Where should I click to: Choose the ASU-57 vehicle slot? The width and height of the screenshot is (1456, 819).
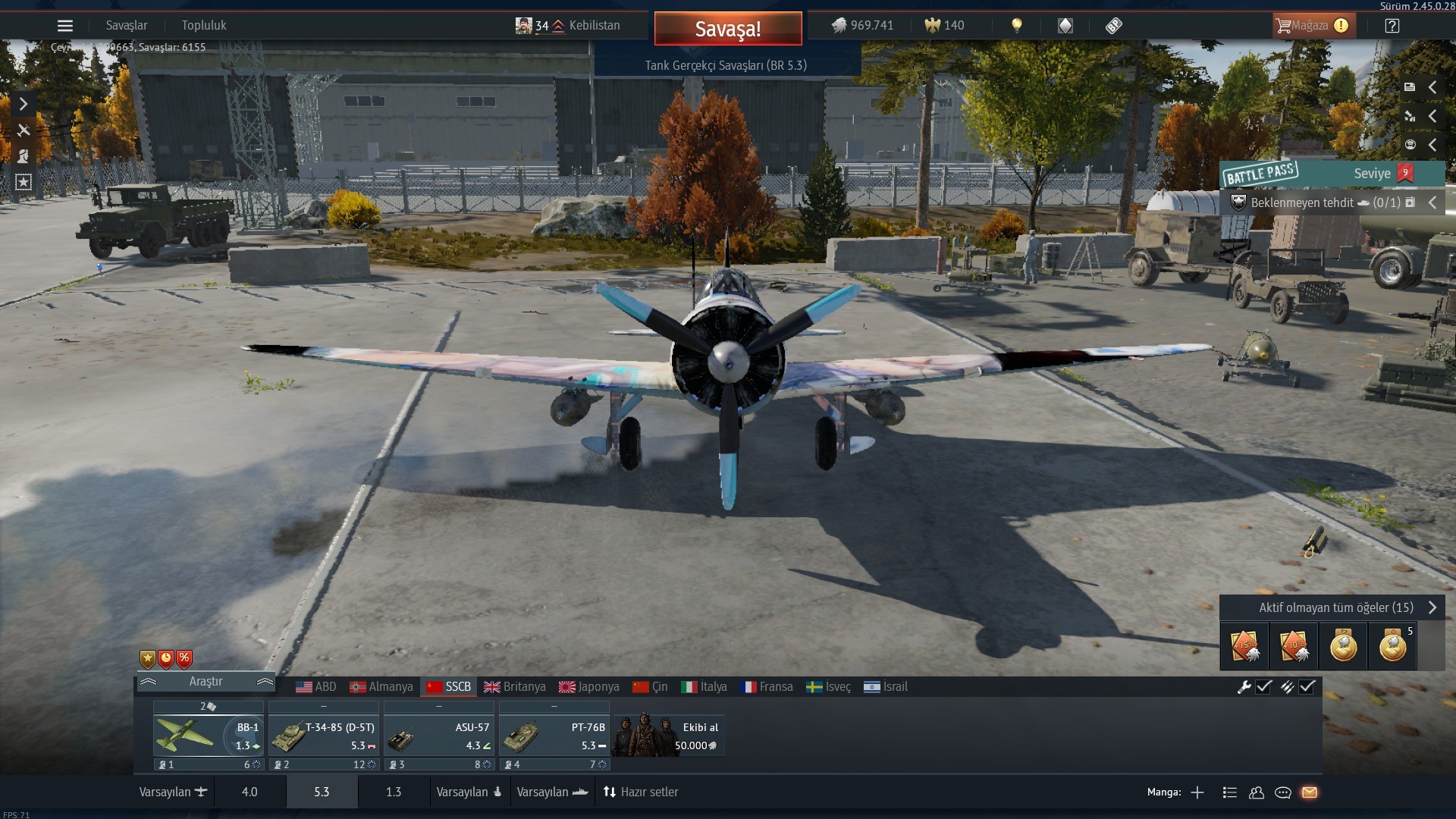[439, 736]
